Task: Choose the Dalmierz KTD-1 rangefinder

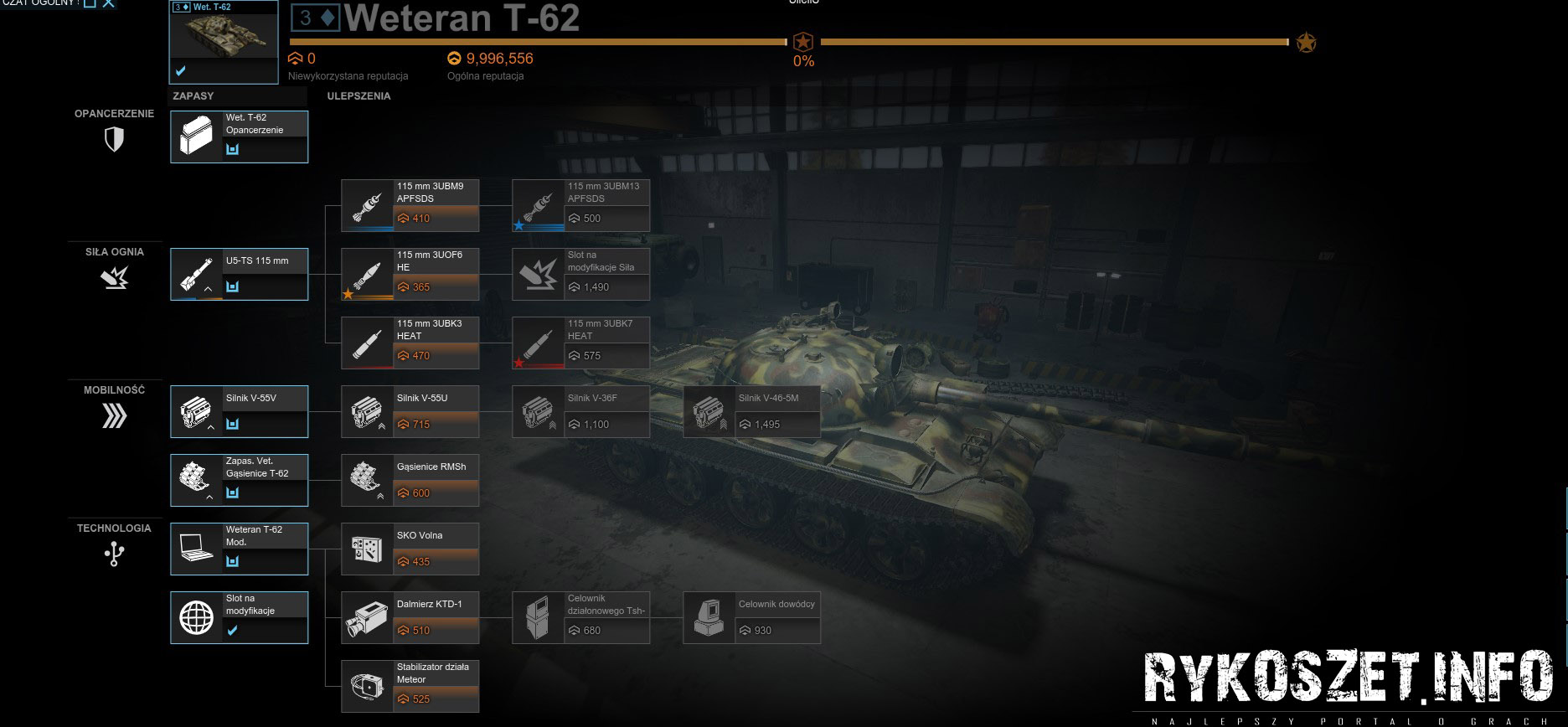Action: 410,617
